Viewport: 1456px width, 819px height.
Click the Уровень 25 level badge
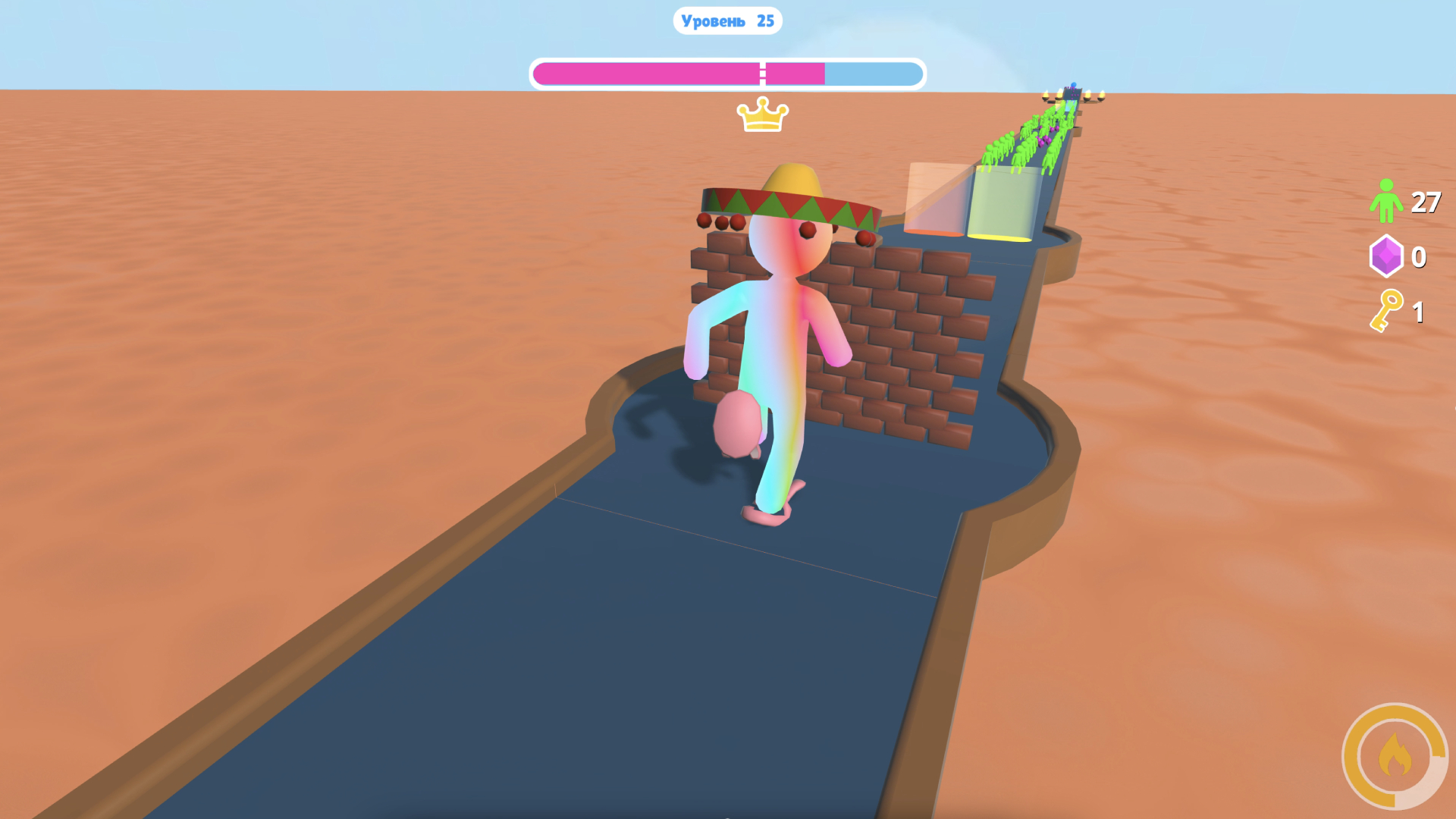(726, 20)
